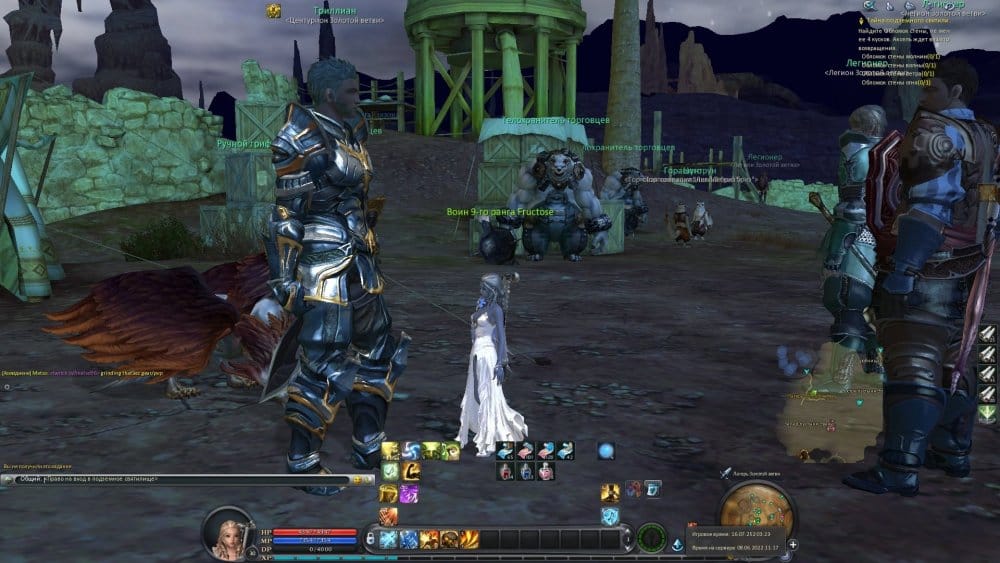
Task: Use the glowing blue orb item
Action: pos(605,451)
